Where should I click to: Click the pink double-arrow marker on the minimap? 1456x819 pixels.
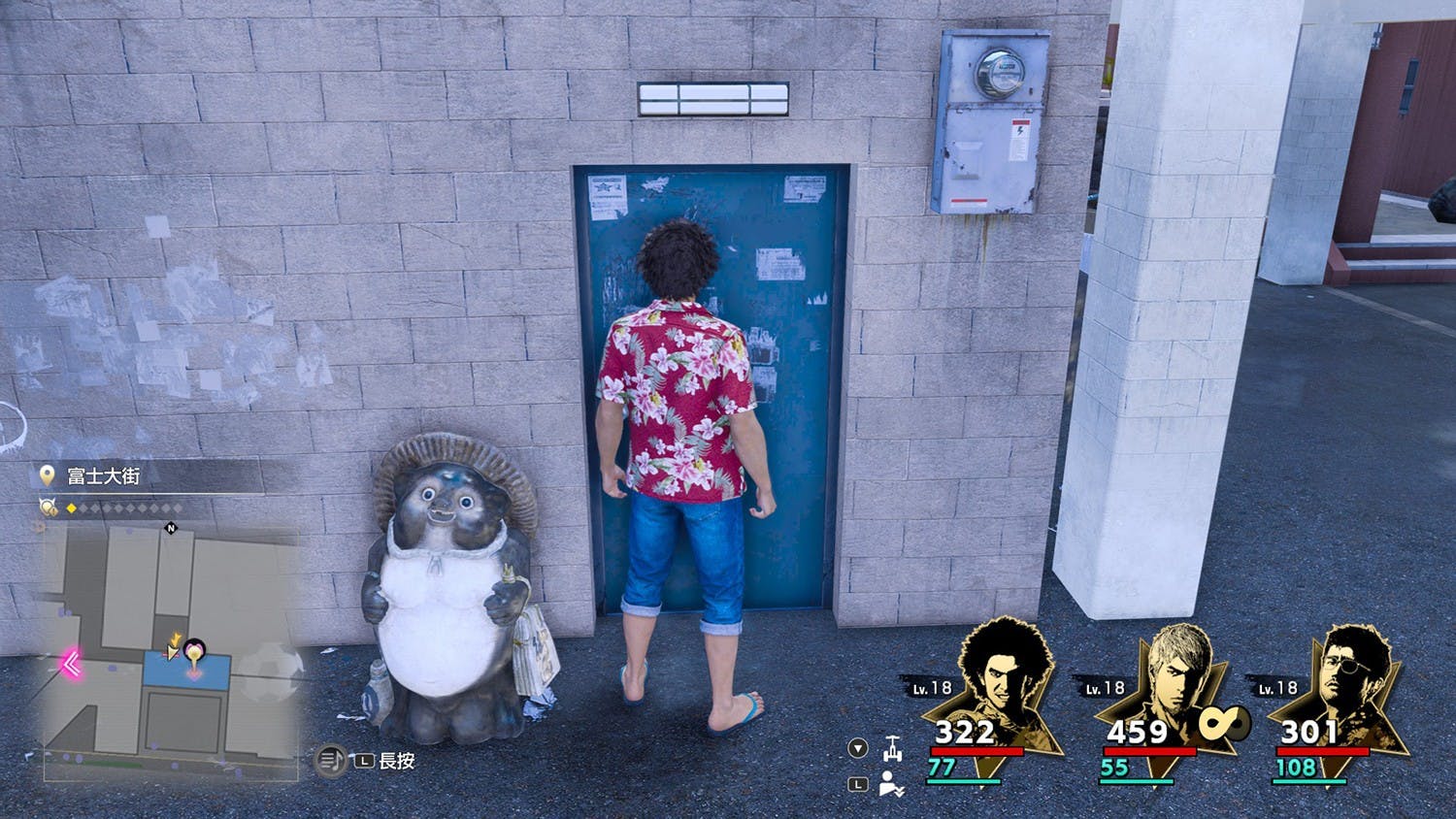click(71, 664)
